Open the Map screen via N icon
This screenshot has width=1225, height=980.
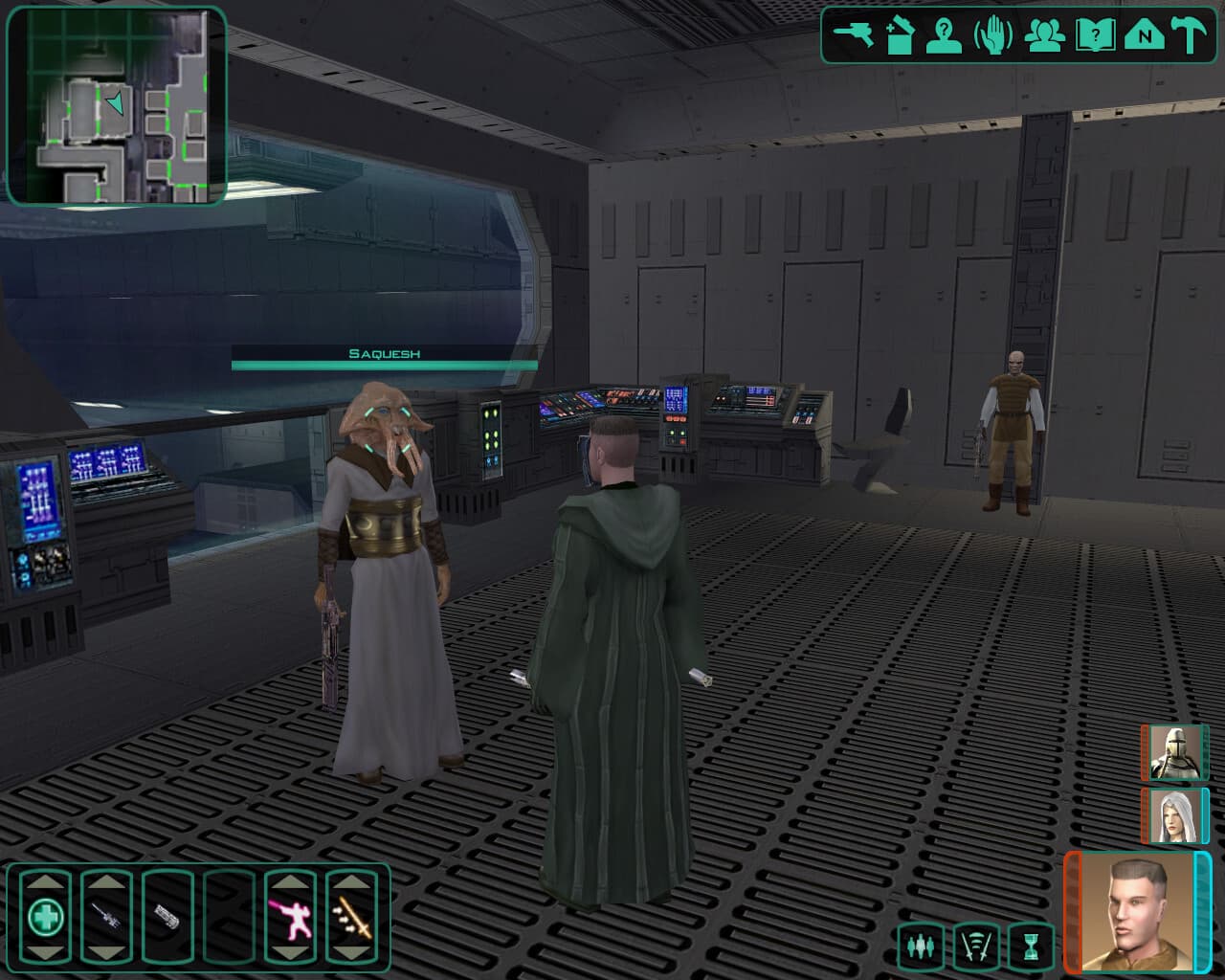click(x=1143, y=34)
